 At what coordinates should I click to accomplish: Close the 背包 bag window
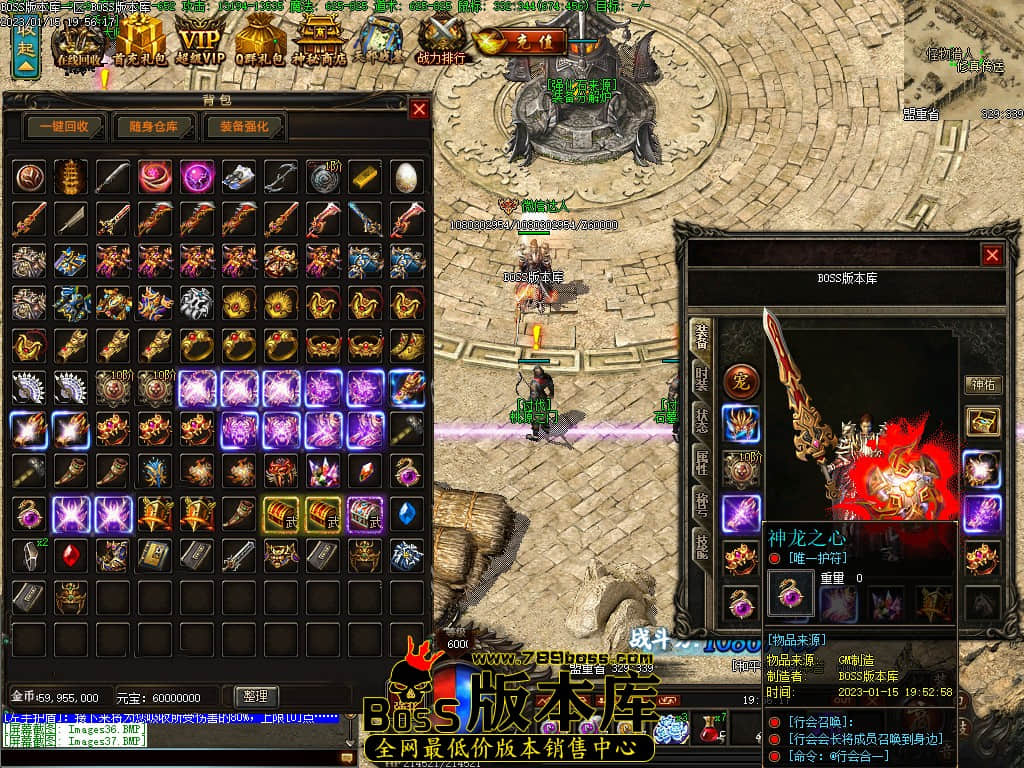click(x=419, y=109)
